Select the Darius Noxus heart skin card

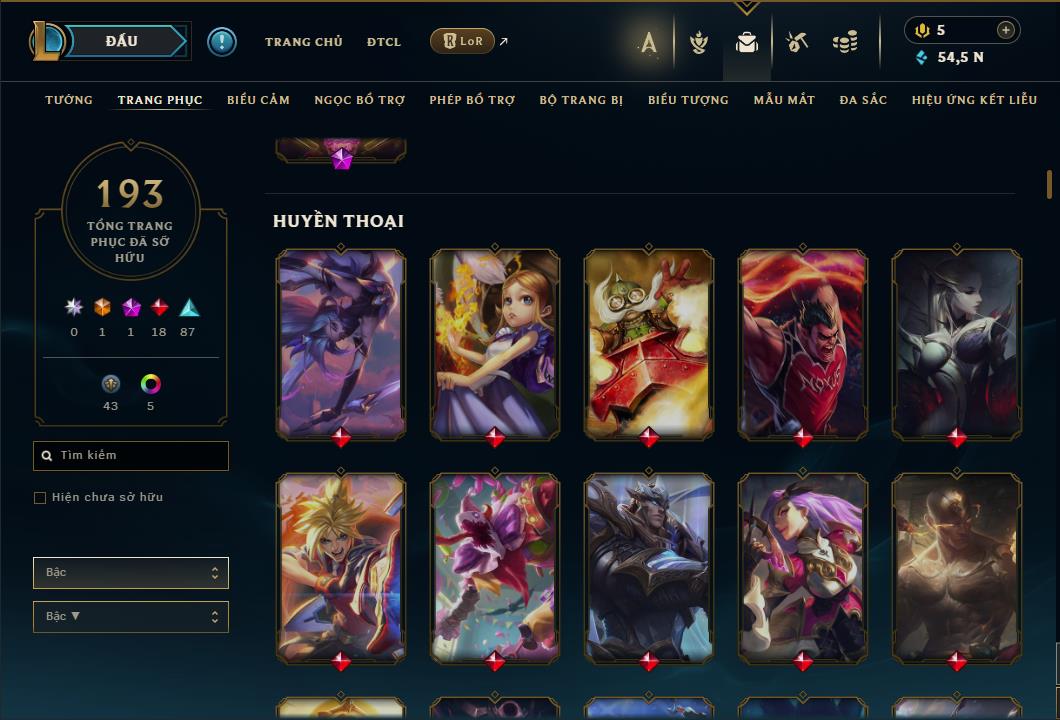click(x=803, y=343)
